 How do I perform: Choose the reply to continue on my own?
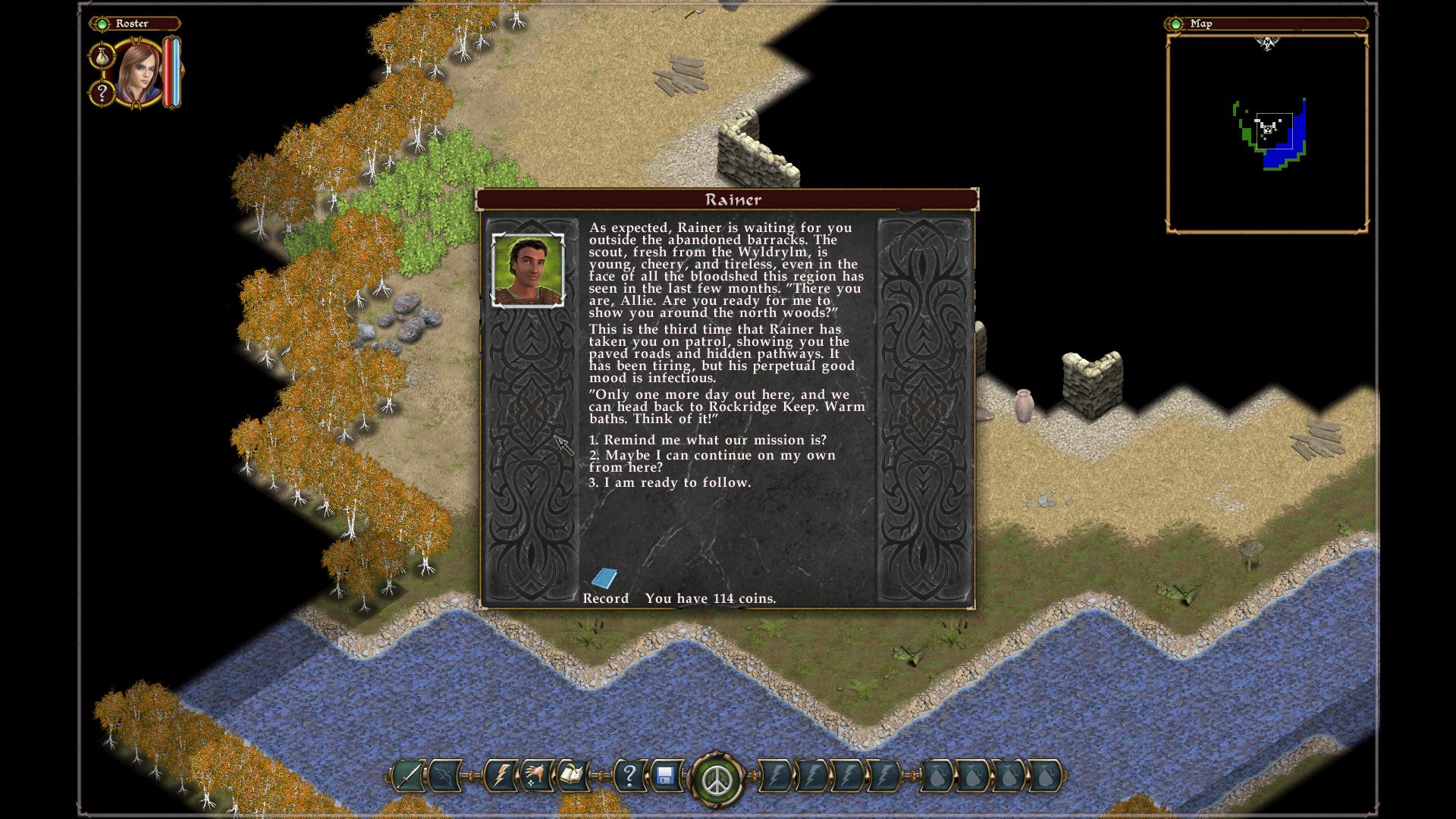tap(712, 461)
